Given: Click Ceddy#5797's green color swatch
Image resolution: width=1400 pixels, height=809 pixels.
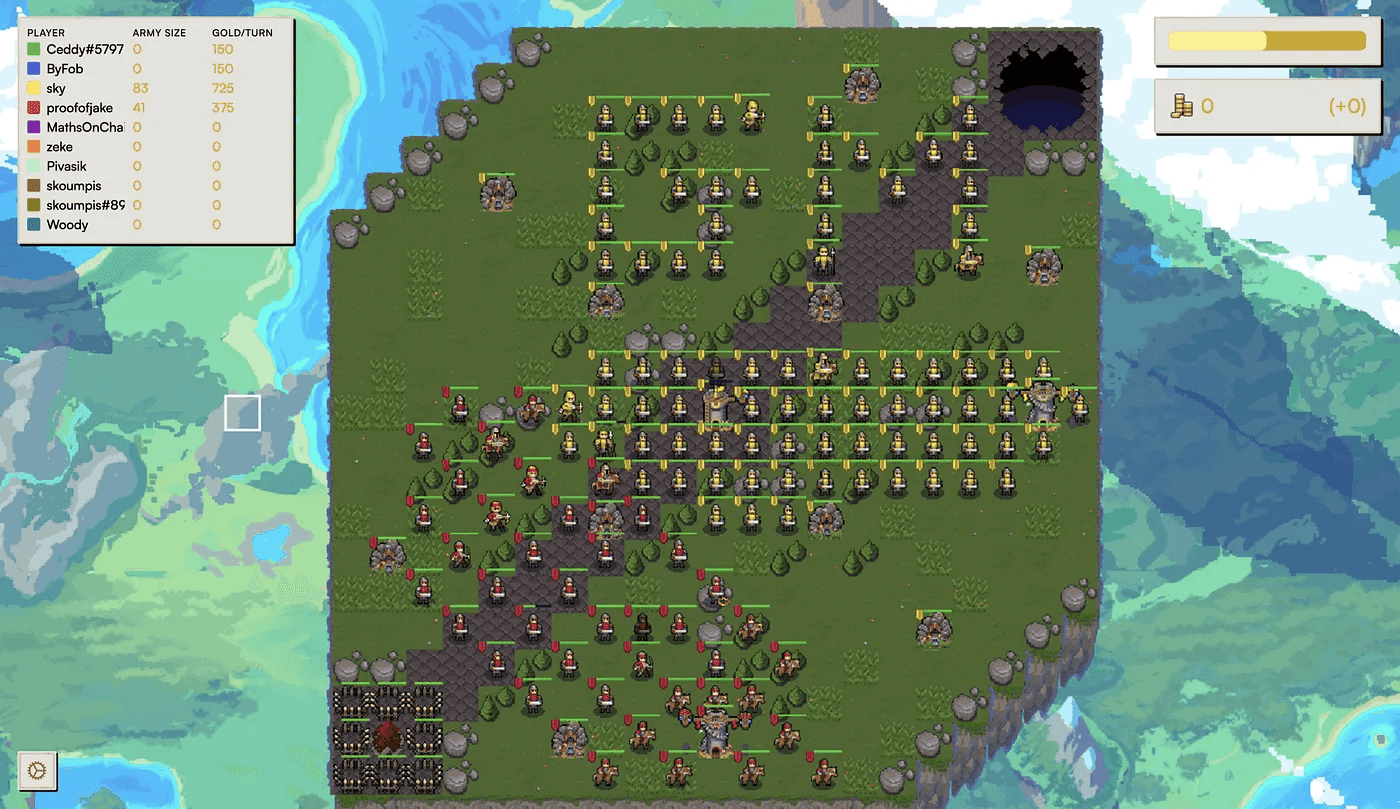Looking at the screenshot, I should [34, 49].
